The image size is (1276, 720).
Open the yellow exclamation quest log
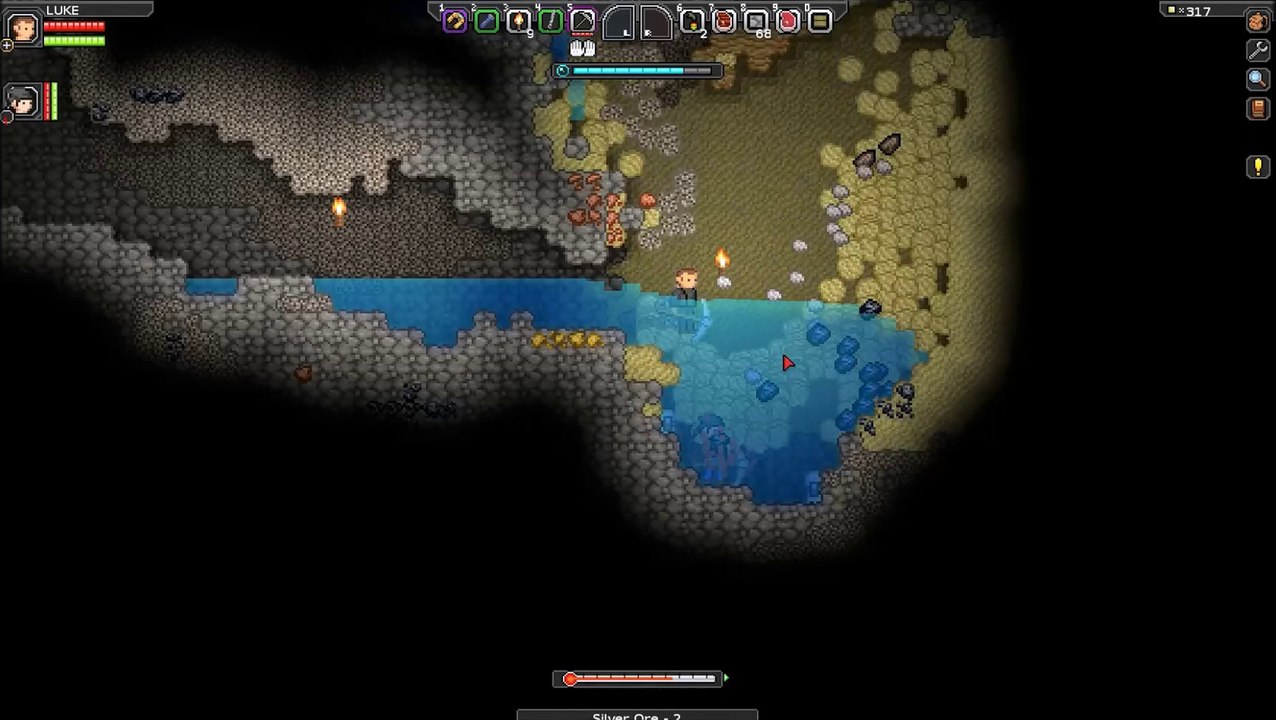pos(1258,167)
